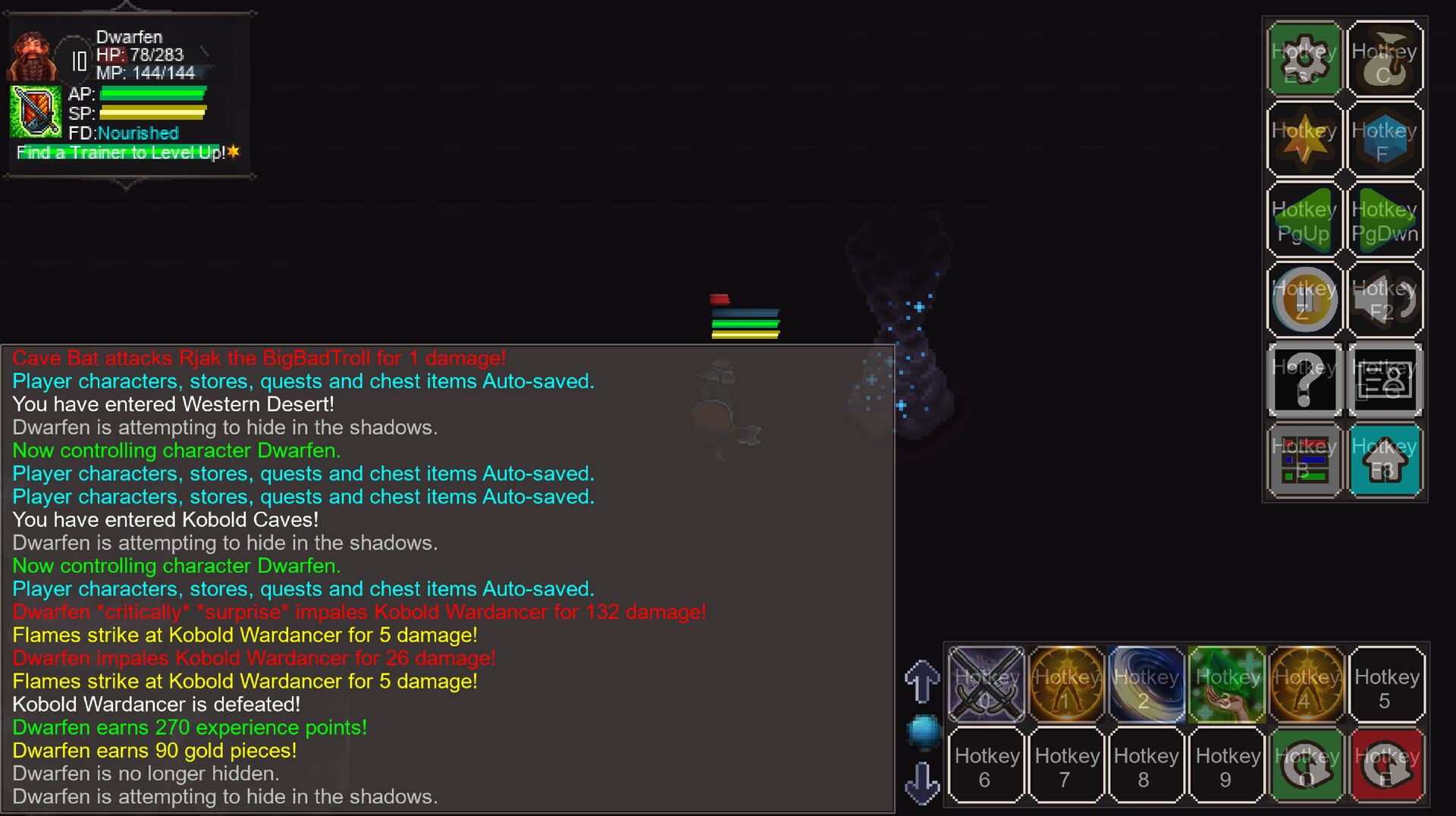The width and height of the screenshot is (1456, 816).
Task: Cast the vortex spell on Hotkey 2
Action: (x=1147, y=683)
